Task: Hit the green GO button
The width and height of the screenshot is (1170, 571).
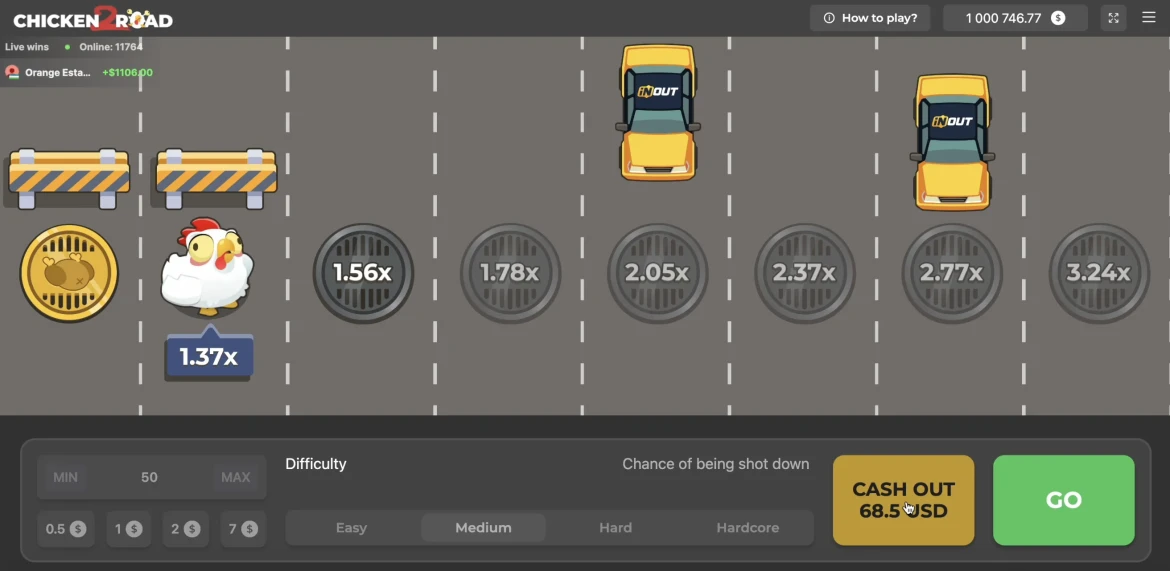Action: click(1063, 500)
